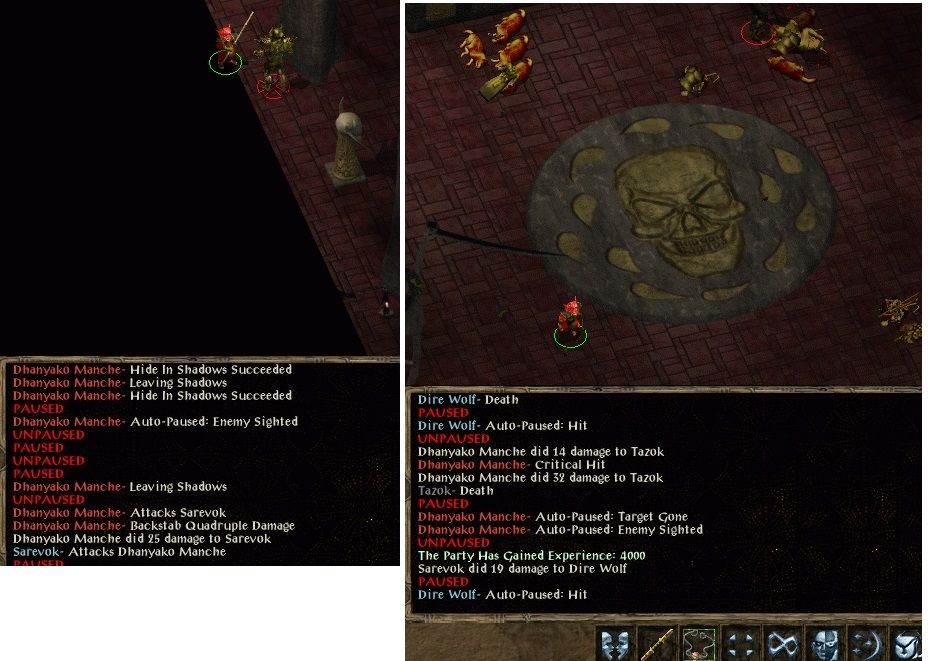Equip the quarterstaff weapon slot

pyautogui.click(x=657, y=644)
